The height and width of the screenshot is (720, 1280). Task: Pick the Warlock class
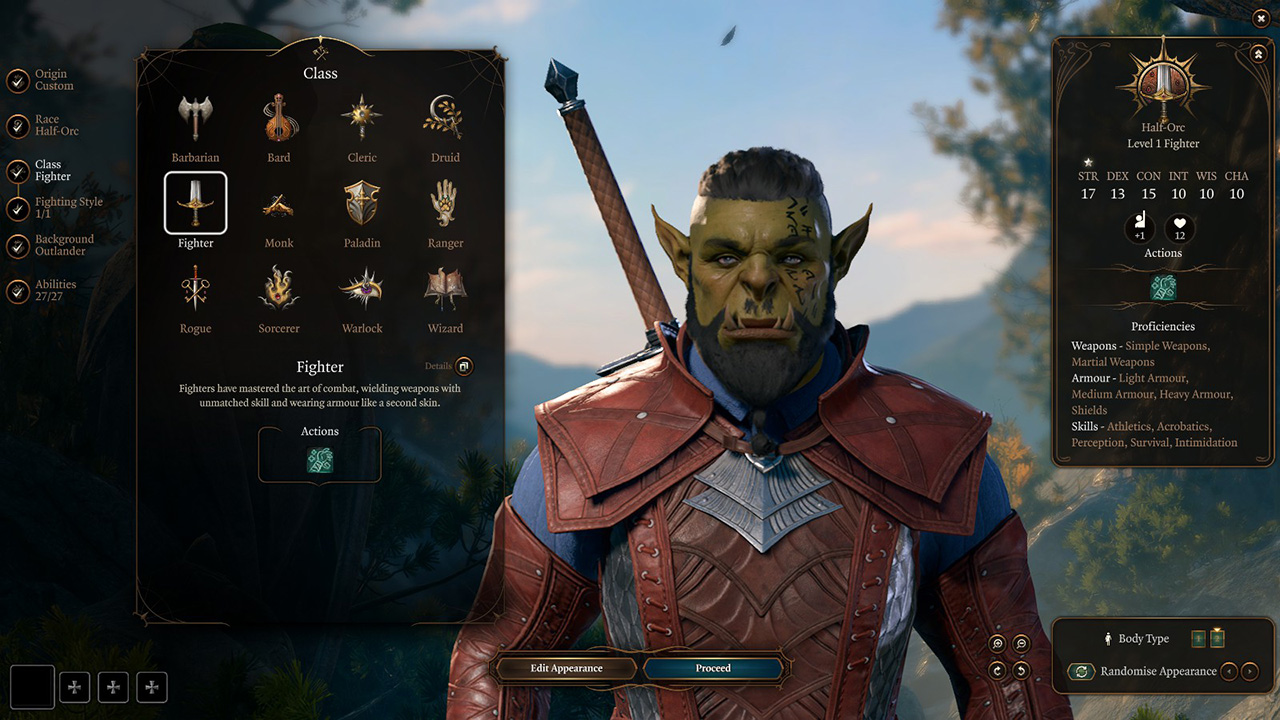point(362,289)
